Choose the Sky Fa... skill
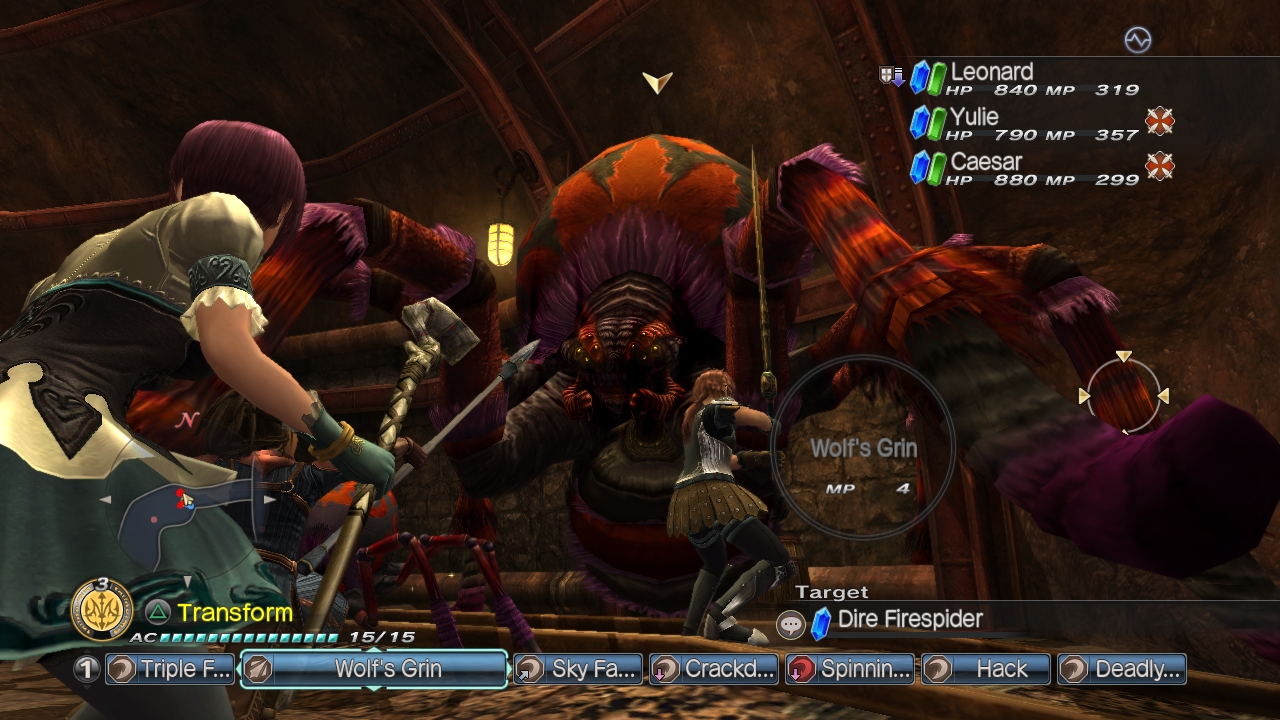This screenshot has width=1280, height=720. coord(579,669)
